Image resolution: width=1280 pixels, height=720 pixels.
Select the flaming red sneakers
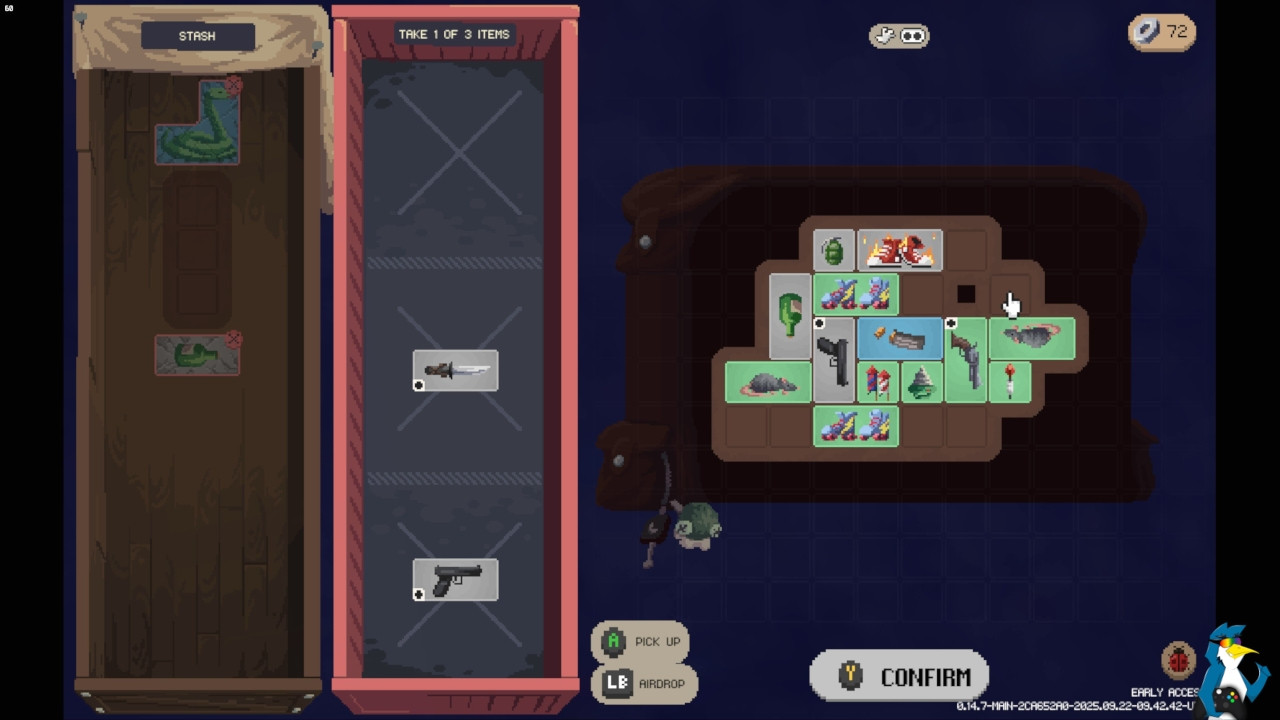tap(899, 251)
